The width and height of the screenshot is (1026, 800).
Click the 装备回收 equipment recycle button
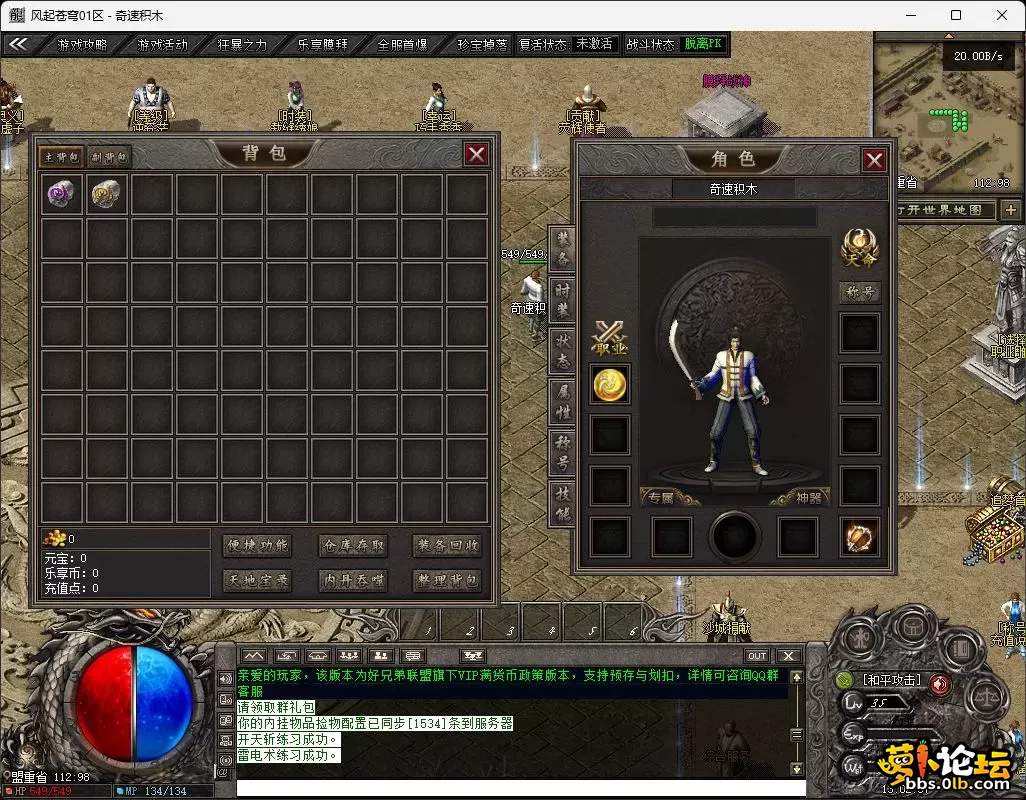click(x=447, y=545)
